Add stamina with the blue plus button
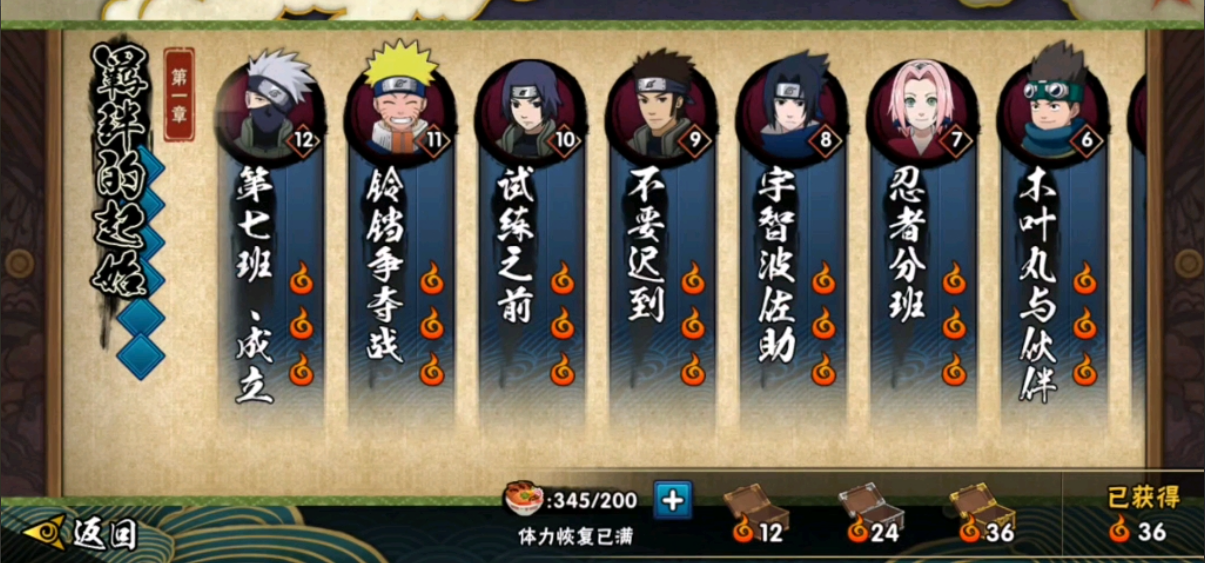This screenshot has height=563, width=1205. click(x=673, y=499)
